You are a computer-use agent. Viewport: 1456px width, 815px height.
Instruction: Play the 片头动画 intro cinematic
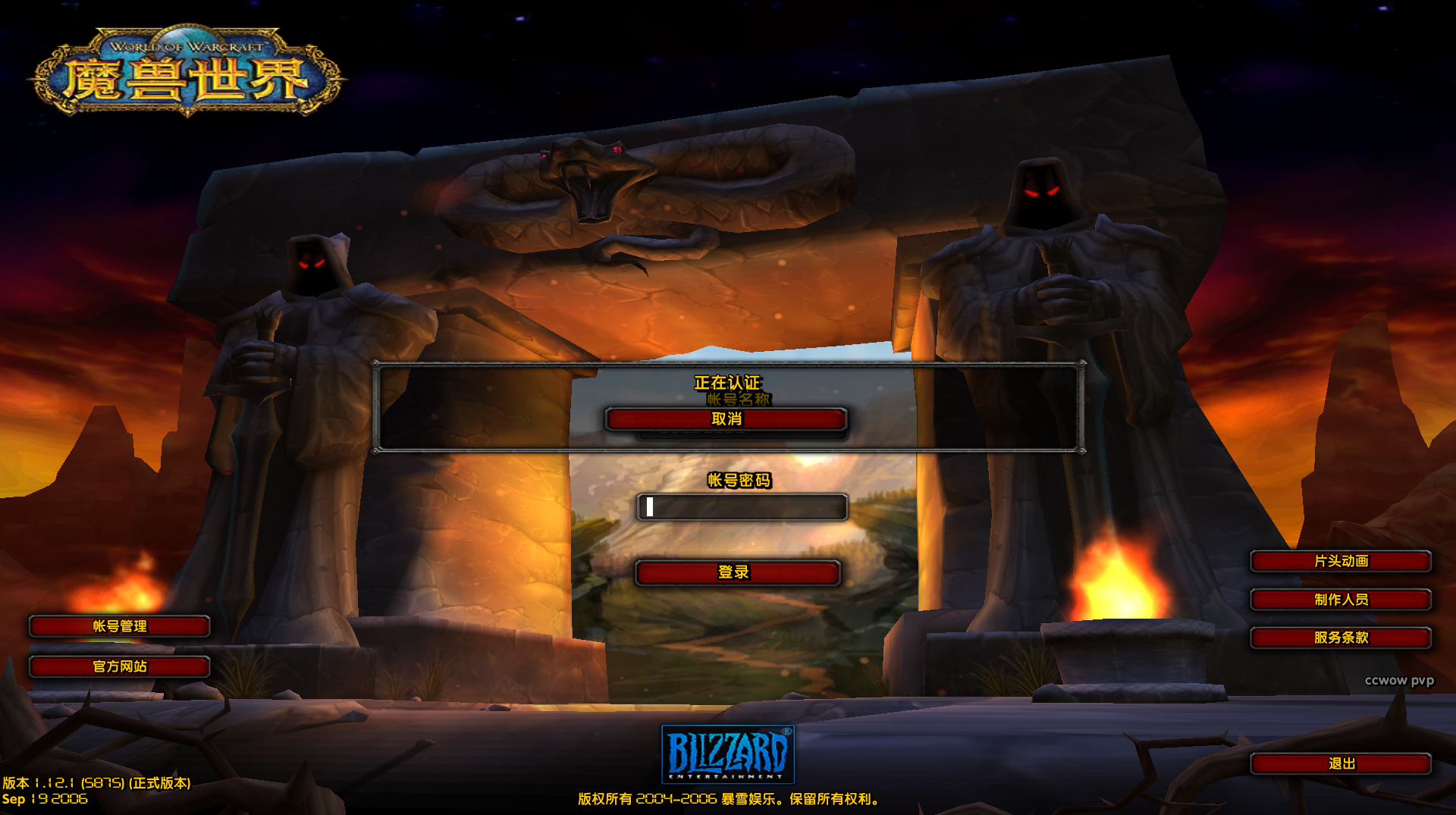coord(1340,561)
